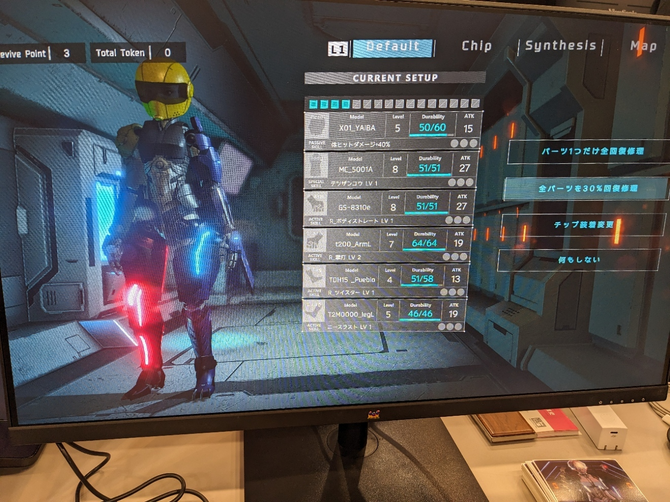Switch to the Default tab
The width and height of the screenshot is (670, 502).
tap(392, 47)
